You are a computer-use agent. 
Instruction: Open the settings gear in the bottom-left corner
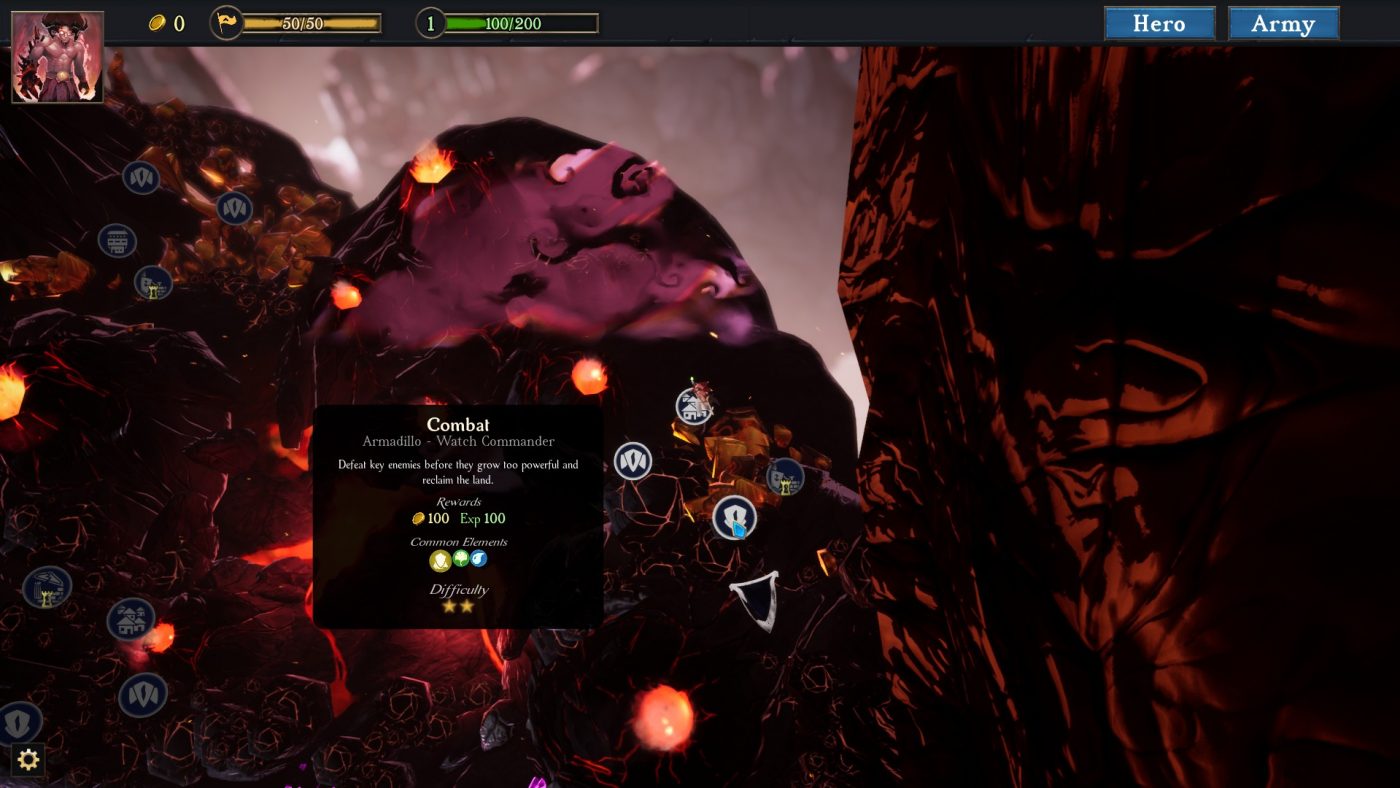(28, 760)
